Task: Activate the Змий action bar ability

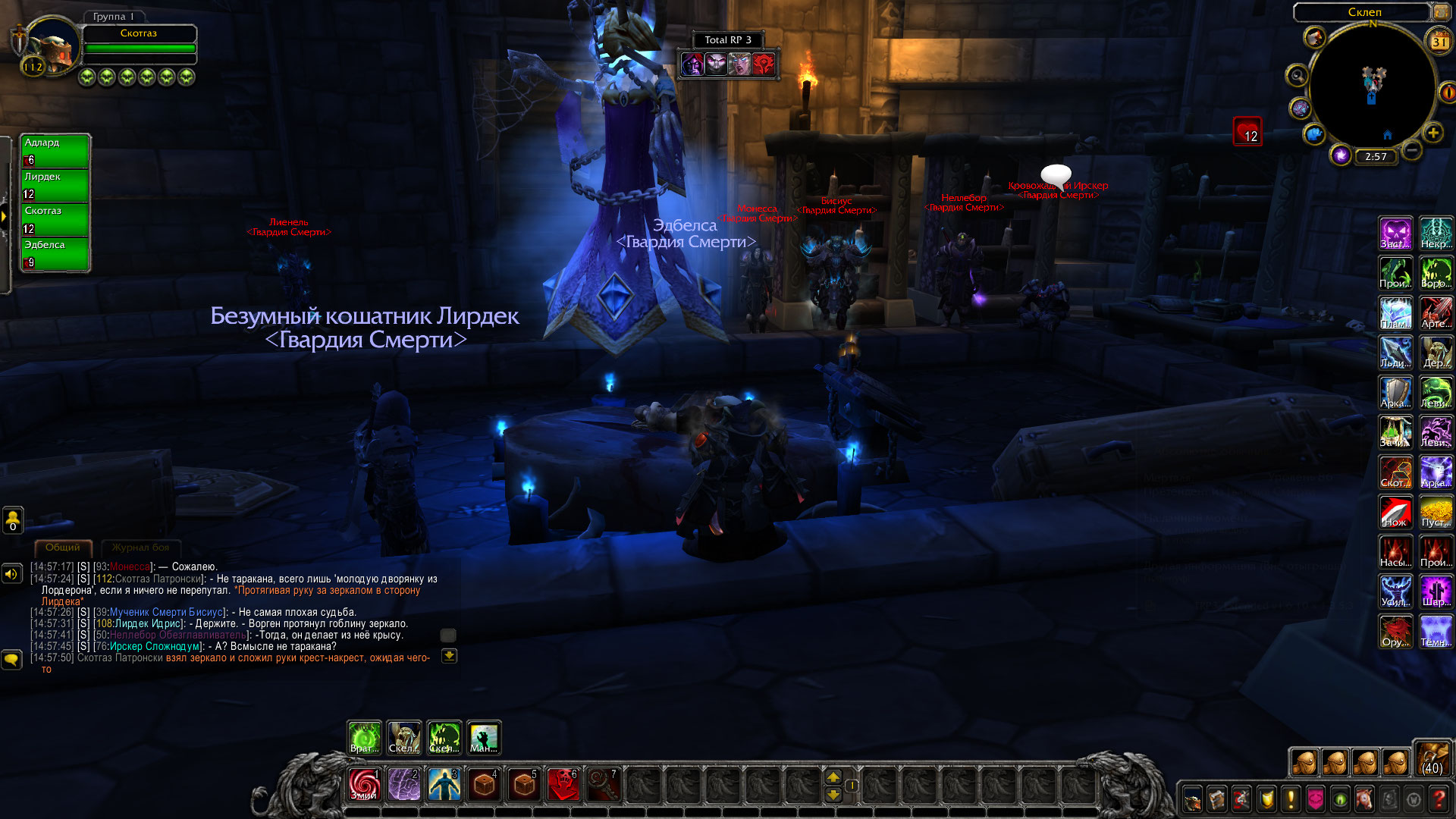Action: 364,784
